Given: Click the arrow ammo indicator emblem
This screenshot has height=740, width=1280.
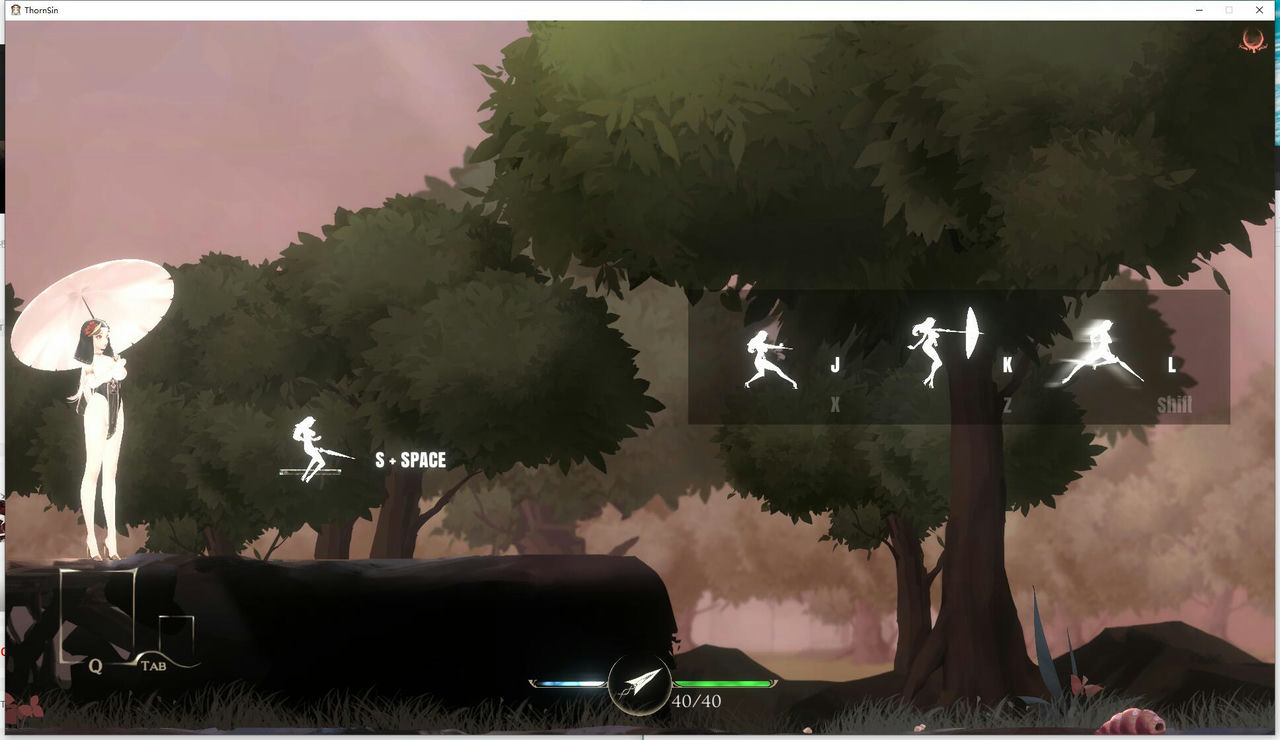Looking at the screenshot, I should pyautogui.click(x=640, y=685).
